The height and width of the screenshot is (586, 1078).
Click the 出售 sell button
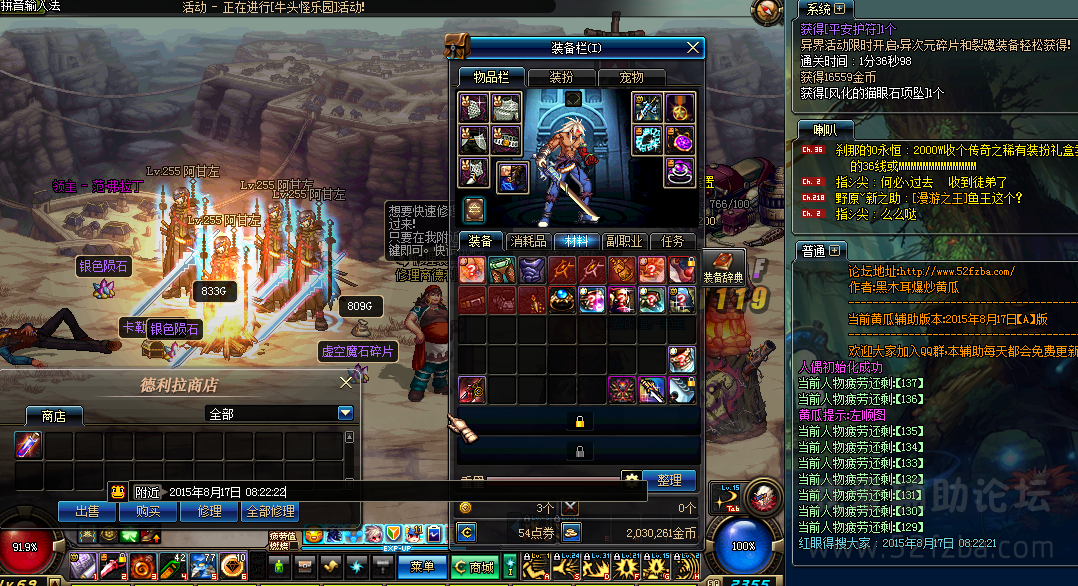point(87,511)
